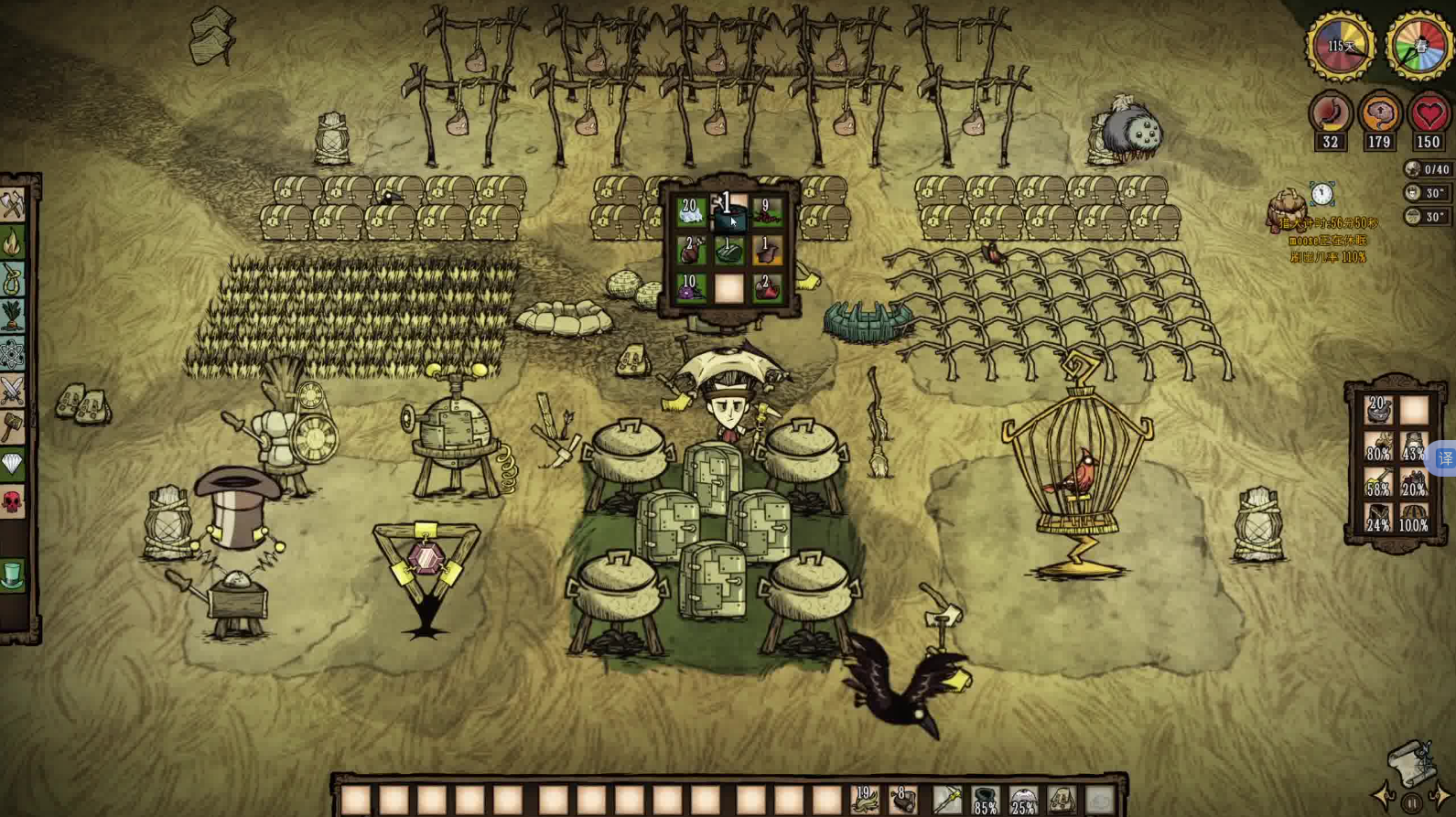The image size is (1456, 817).
Task: Open the Dress green top hat tab
Action: coord(12,575)
